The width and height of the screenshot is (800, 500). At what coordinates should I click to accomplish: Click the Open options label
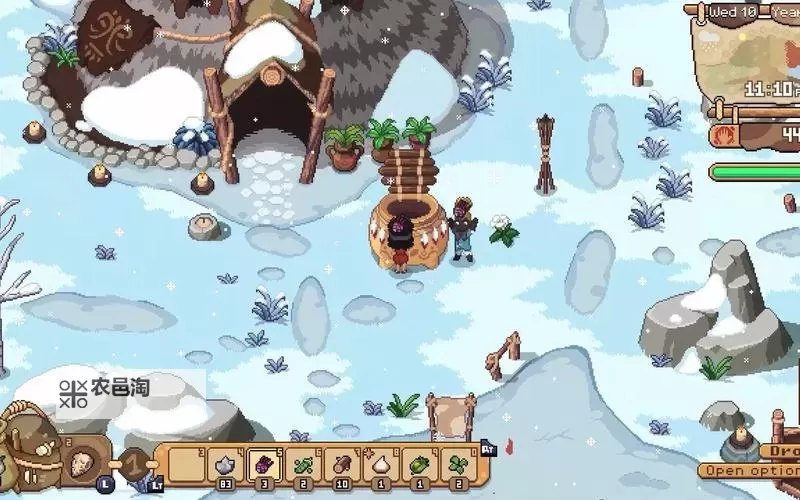tap(752, 470)
